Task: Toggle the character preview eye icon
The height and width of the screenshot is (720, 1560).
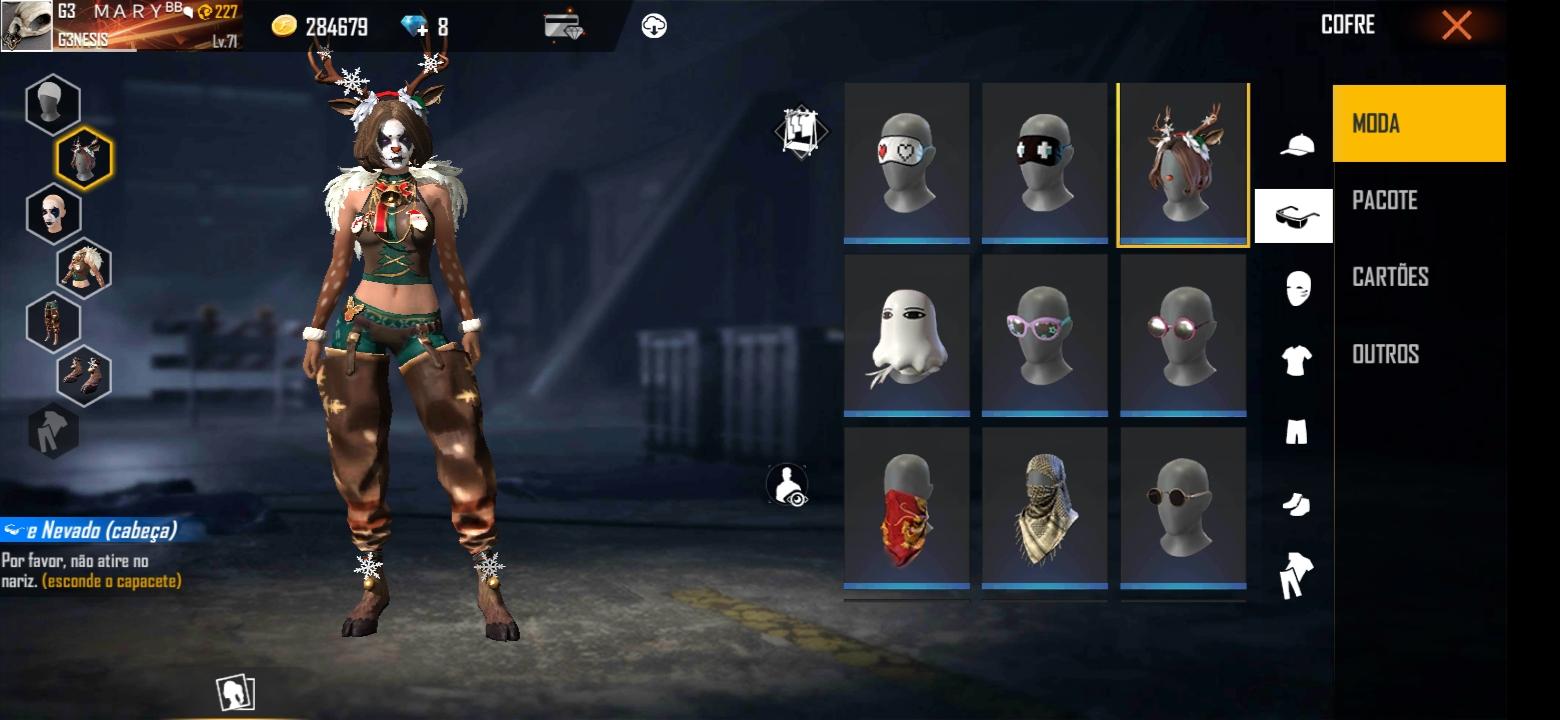Action: tap(788, 485)
